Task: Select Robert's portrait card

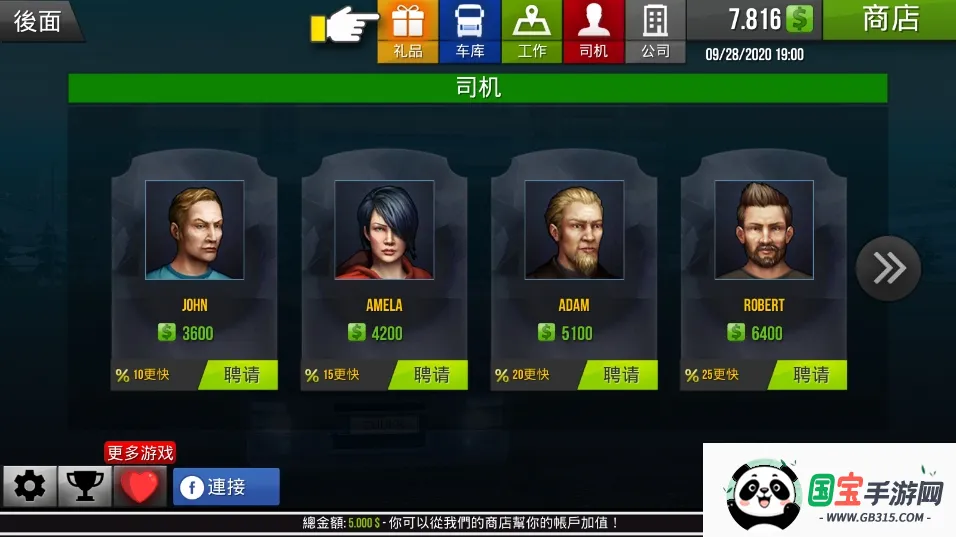Action: (x=764, y=230)
